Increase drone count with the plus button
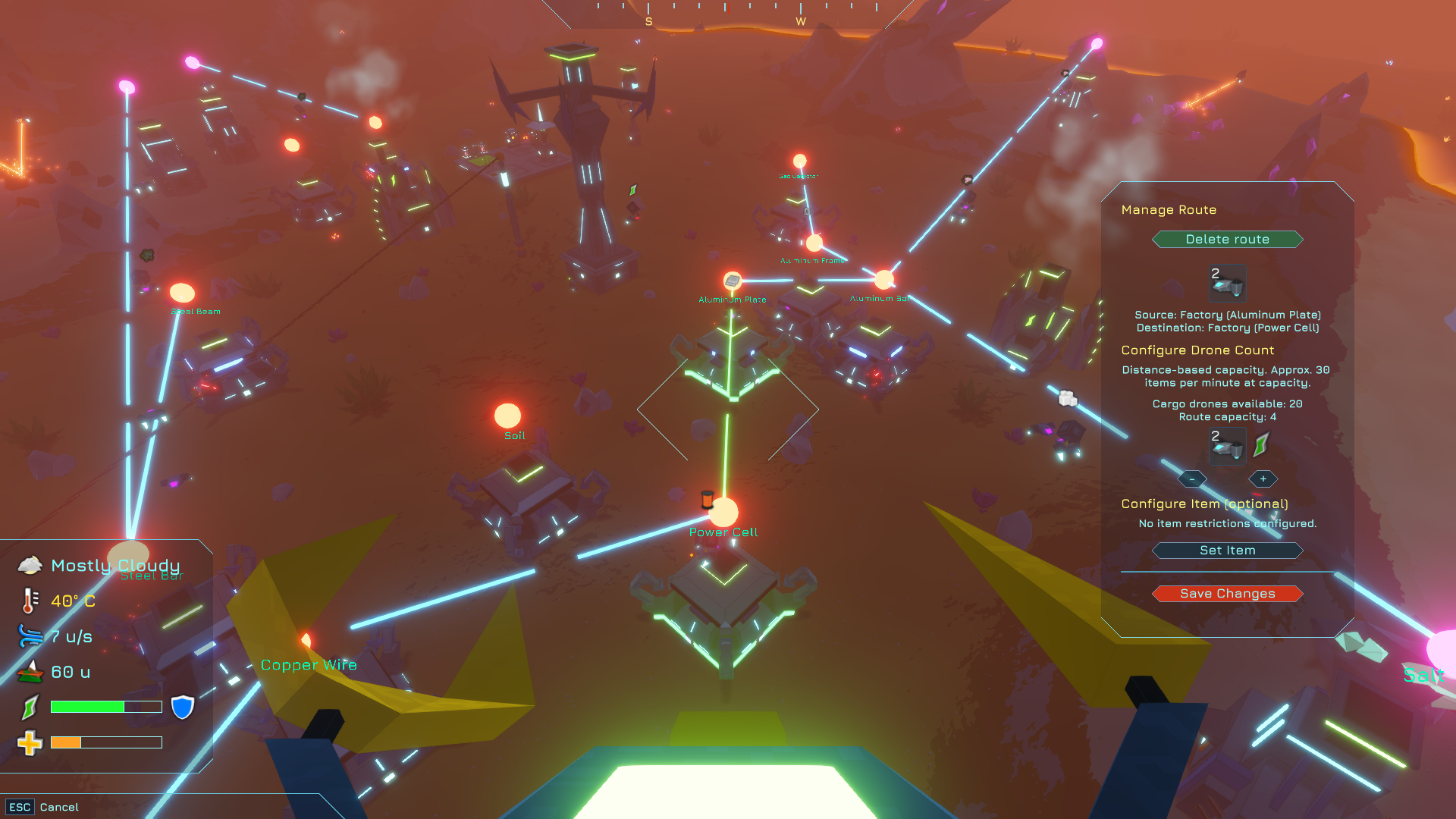The width and height of the screenshot is (1456, 819). tap(1263, 479)
